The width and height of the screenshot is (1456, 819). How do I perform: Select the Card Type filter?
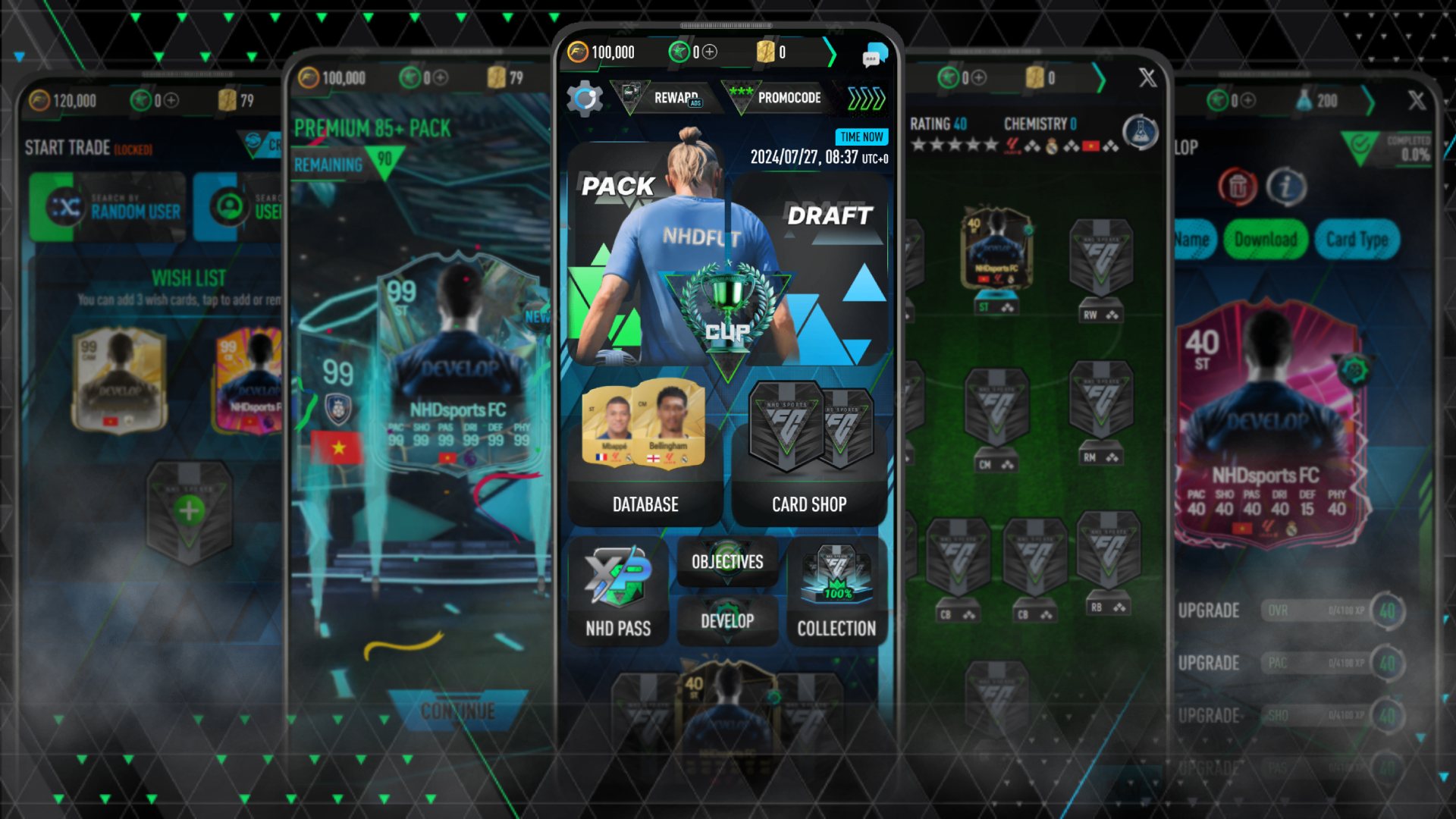(x=1357, y=239)
